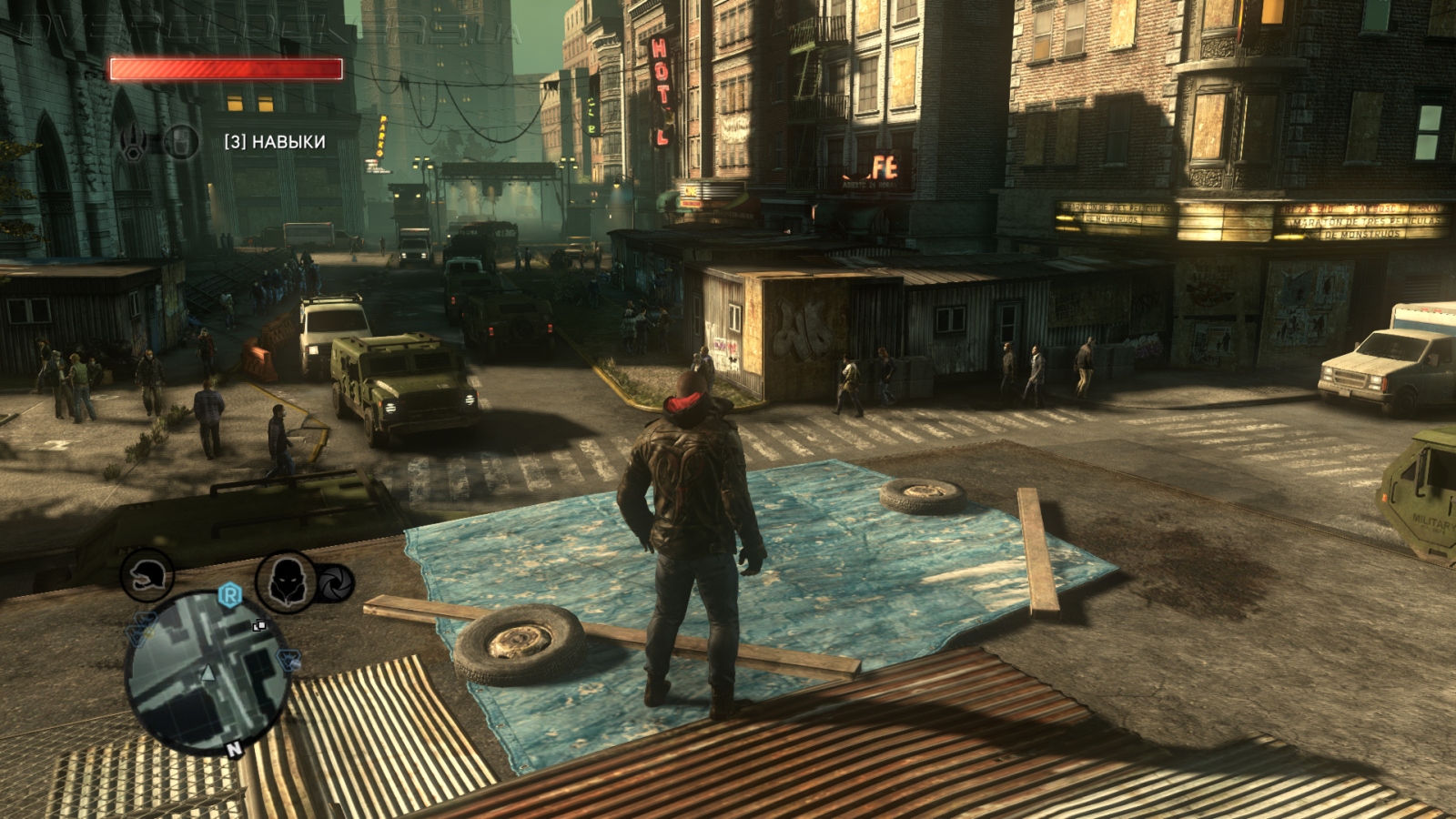Click the soldier helmet alert icon
The image size is (1456, 819).
pos(147,575)
